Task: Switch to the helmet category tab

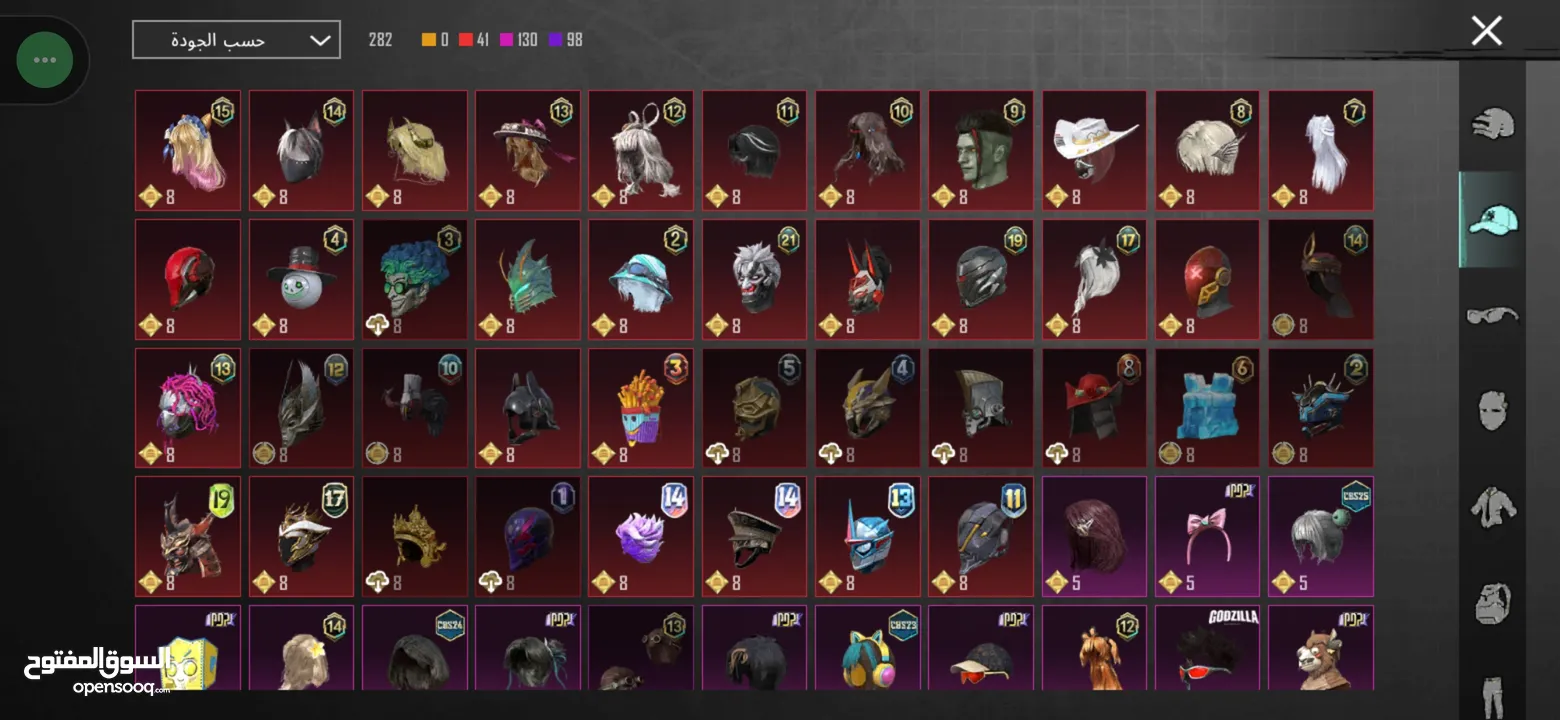Action: (x=1493, y=124)
